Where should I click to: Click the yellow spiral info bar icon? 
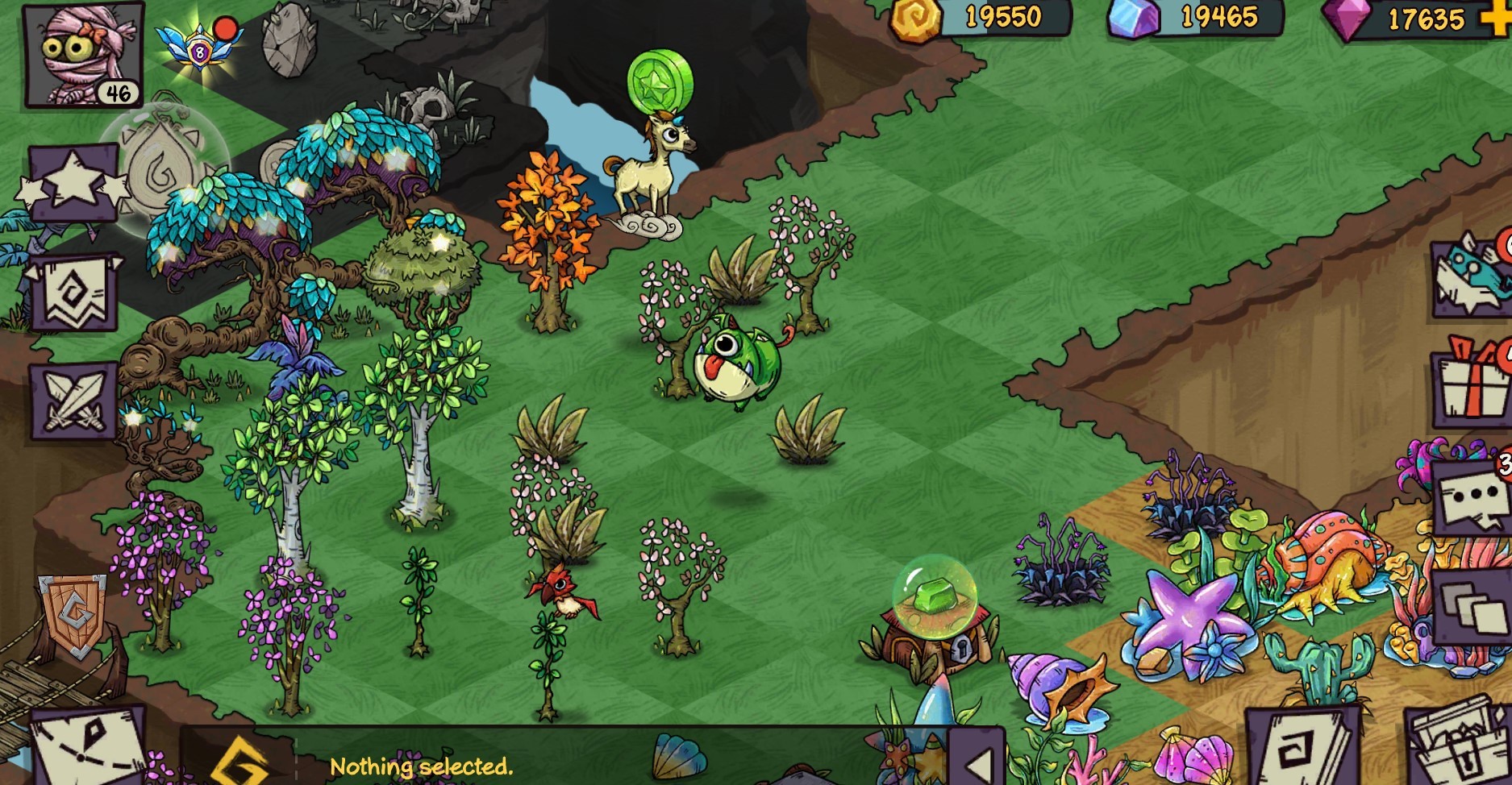point(239,763)
